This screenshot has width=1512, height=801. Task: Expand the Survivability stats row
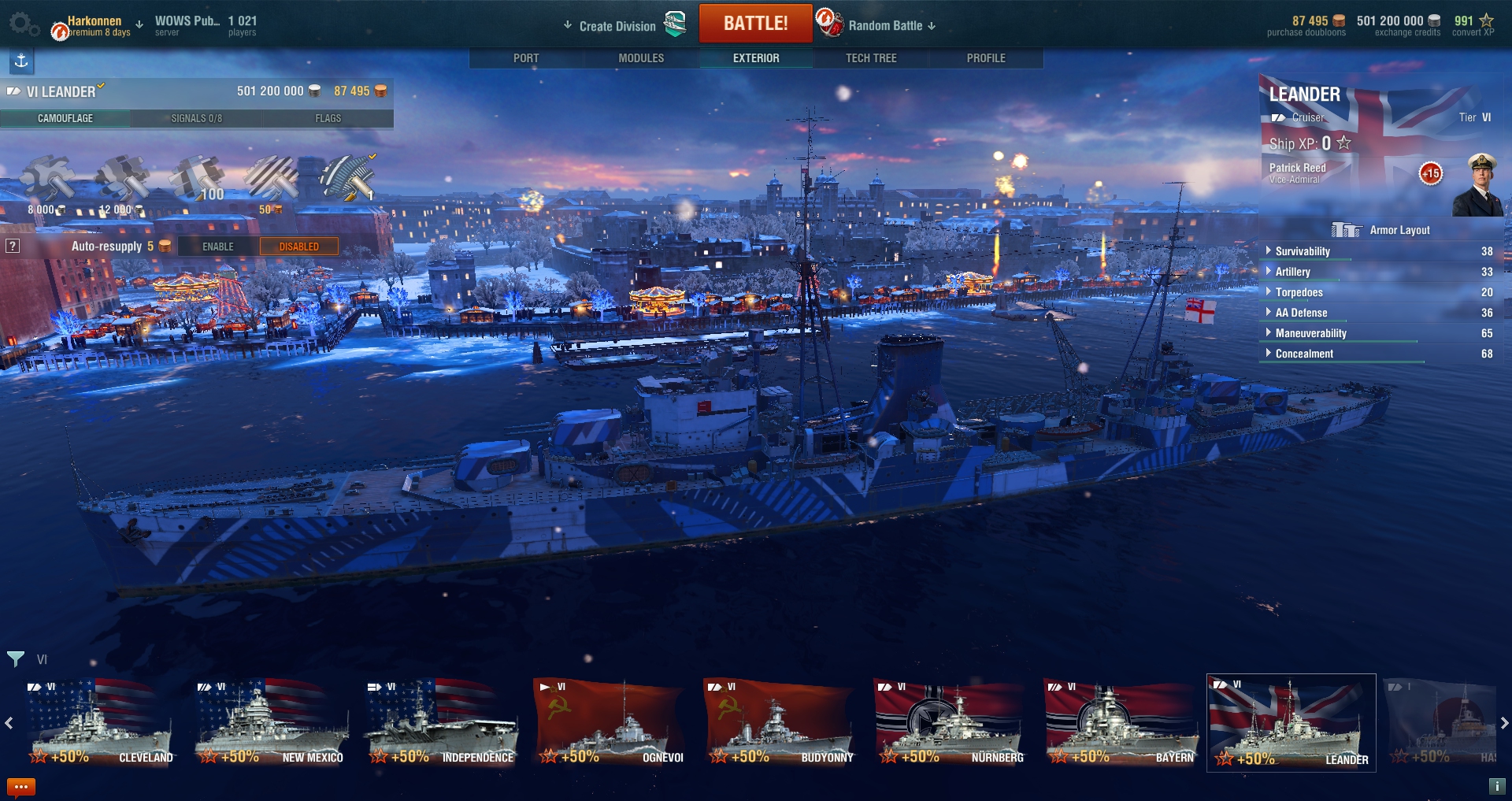point(1303,251)
